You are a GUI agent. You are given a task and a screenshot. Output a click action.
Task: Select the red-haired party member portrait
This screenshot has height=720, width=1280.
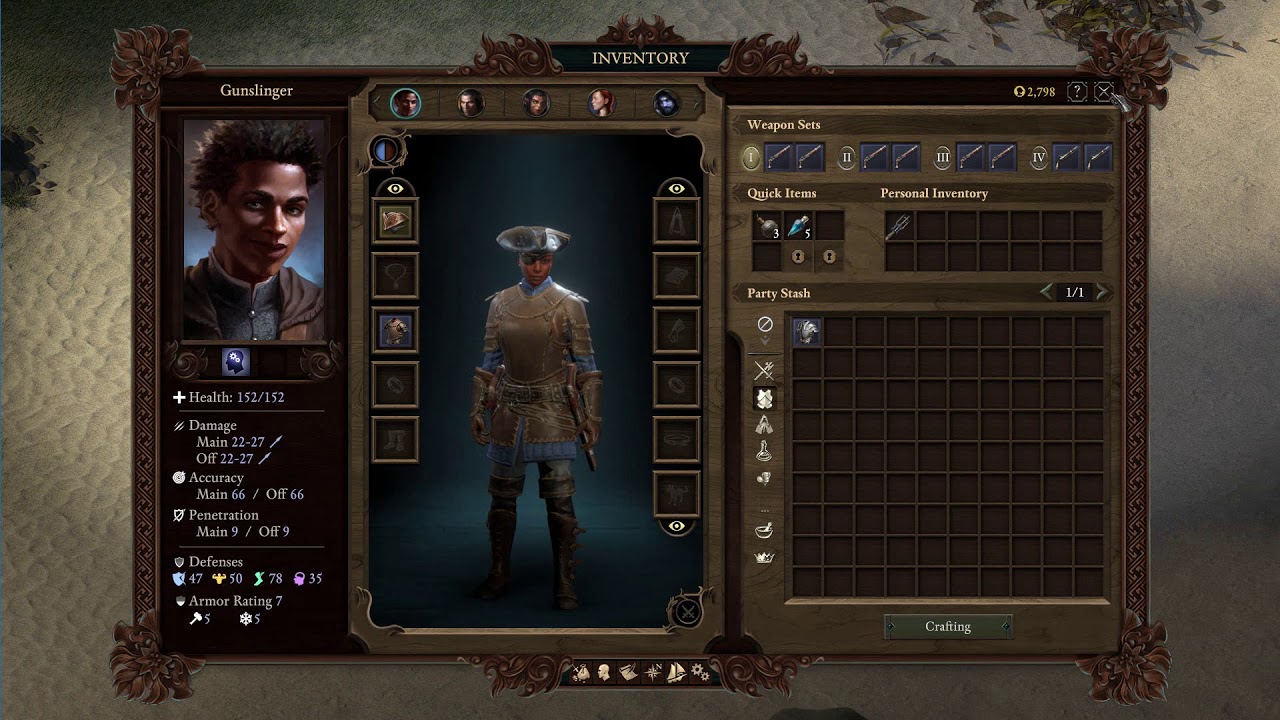coord(601,103)
